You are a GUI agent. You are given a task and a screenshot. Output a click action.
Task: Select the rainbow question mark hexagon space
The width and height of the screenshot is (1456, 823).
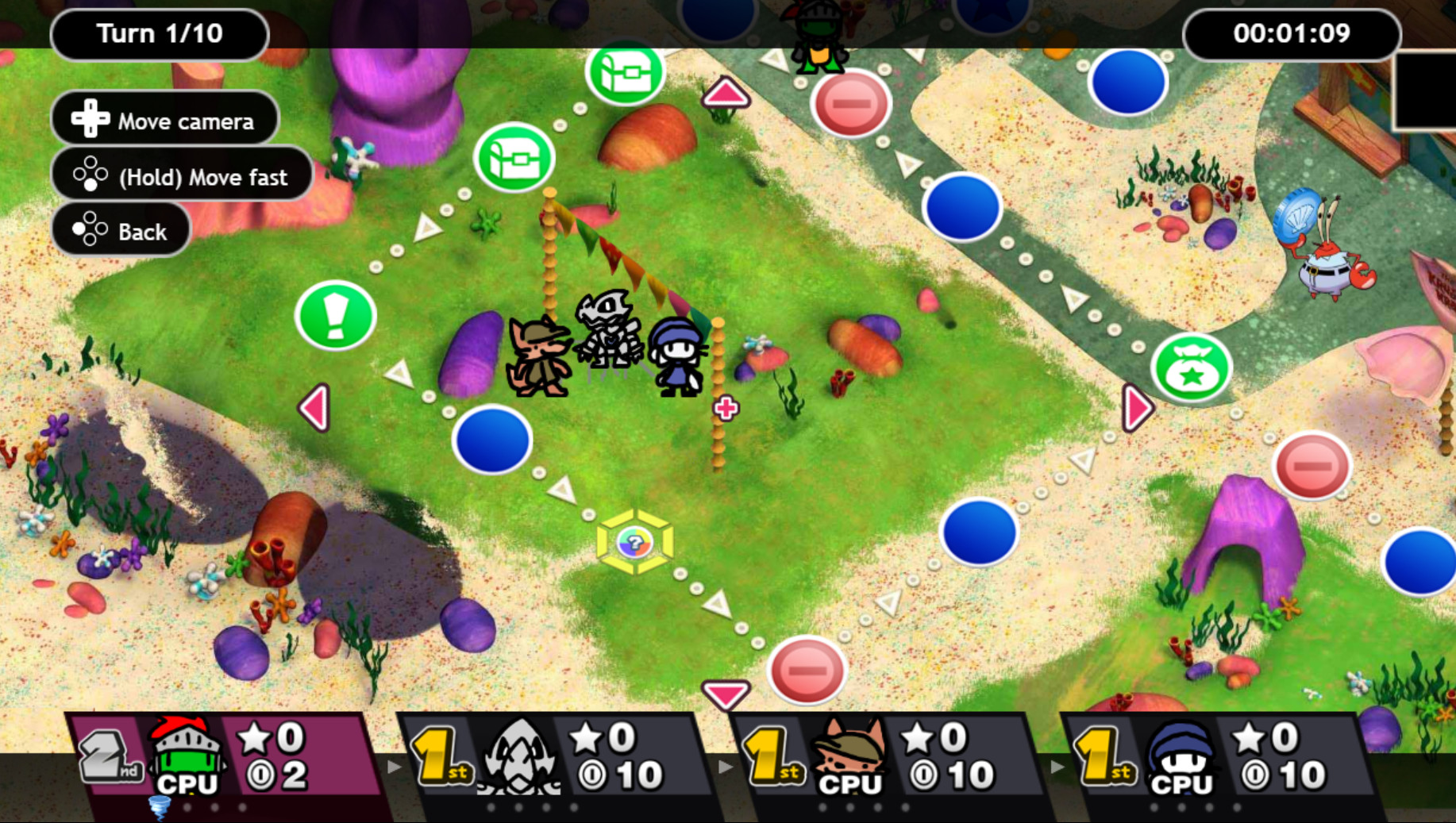pos(633,544)
